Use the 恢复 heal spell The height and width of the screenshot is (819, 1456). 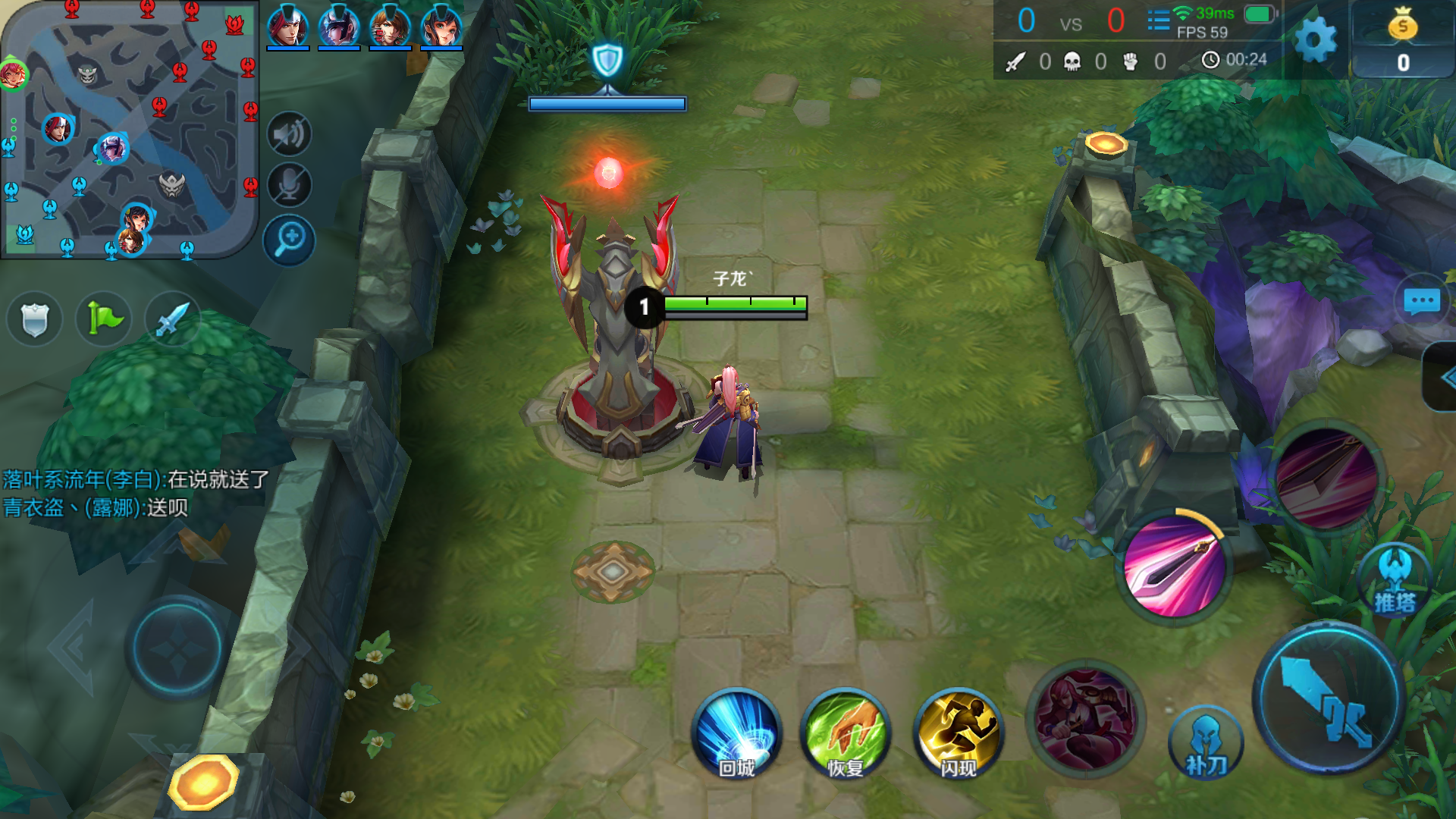(846, 734)
